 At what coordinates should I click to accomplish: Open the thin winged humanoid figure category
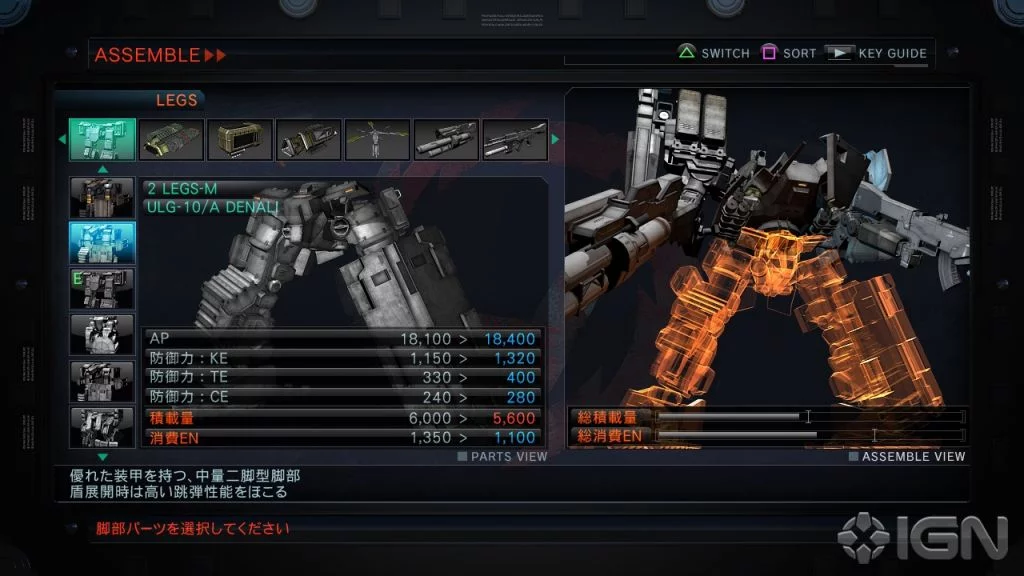pos(377,140)
